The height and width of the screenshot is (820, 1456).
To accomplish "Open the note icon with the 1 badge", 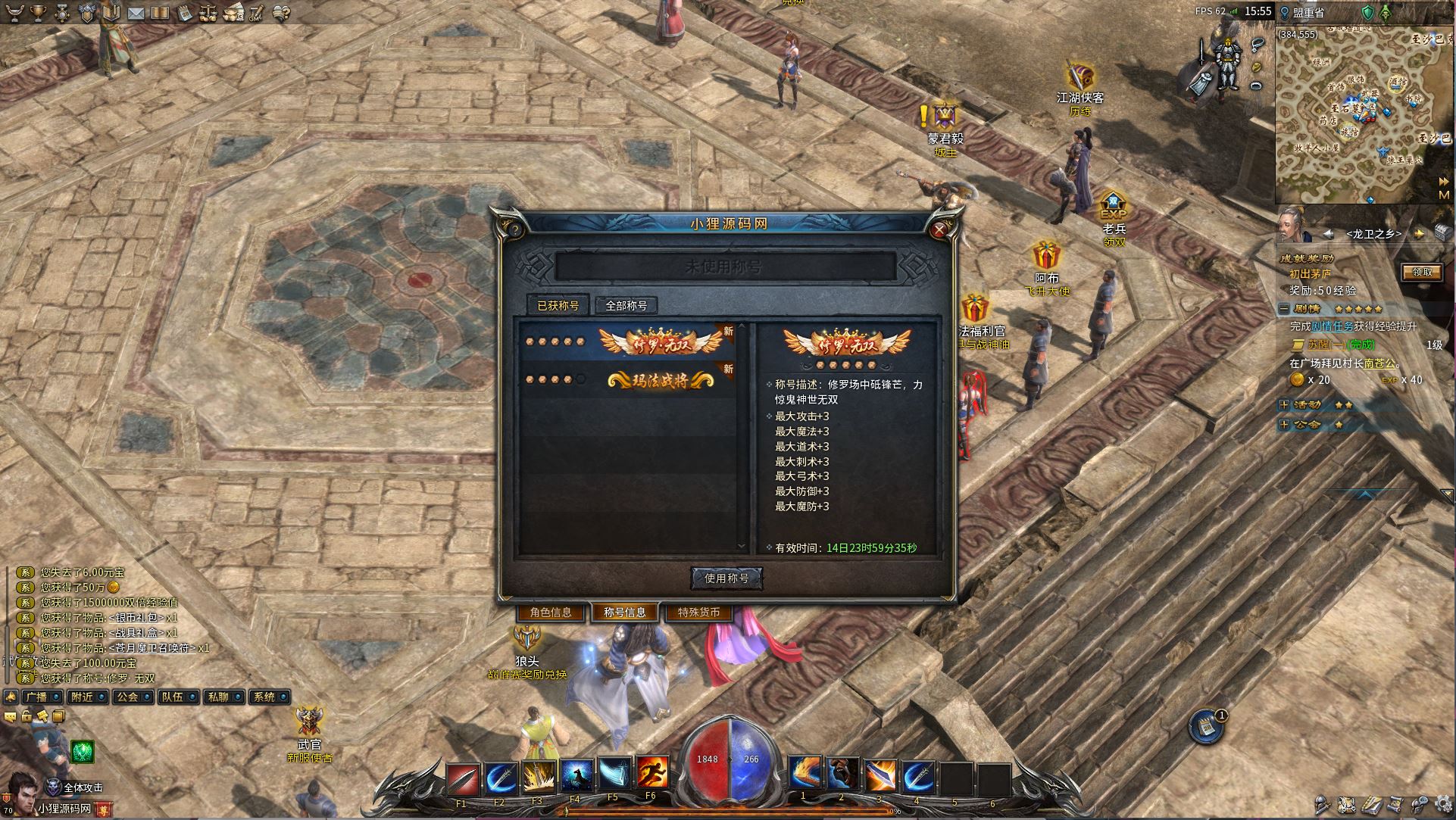I will [1204, 728].
